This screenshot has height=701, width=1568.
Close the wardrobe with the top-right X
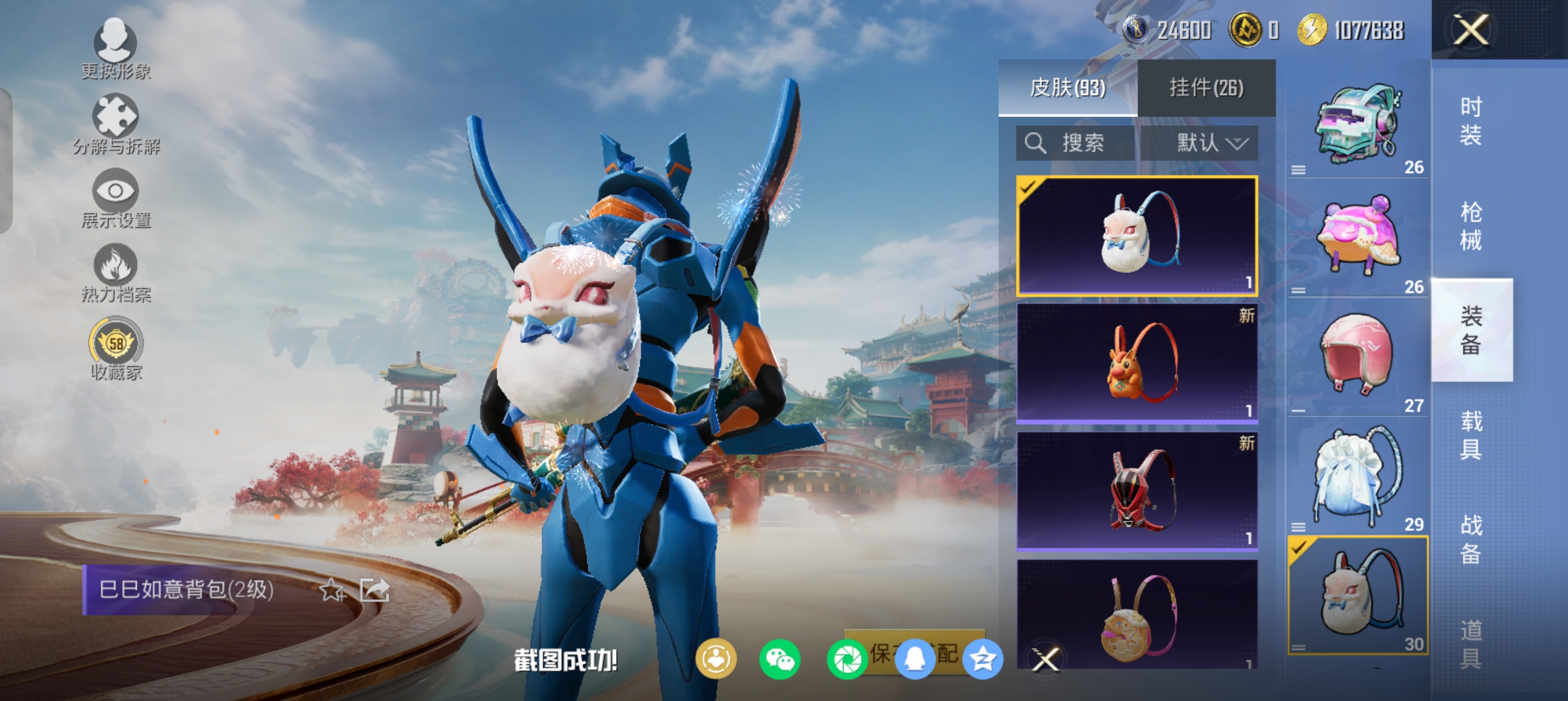1471,29
